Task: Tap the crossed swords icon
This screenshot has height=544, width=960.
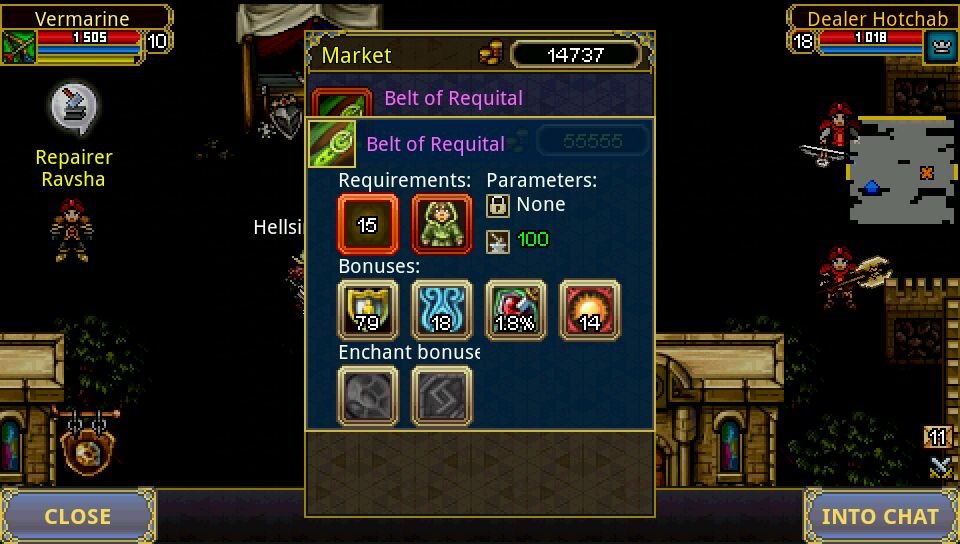Action: point(939,465)
